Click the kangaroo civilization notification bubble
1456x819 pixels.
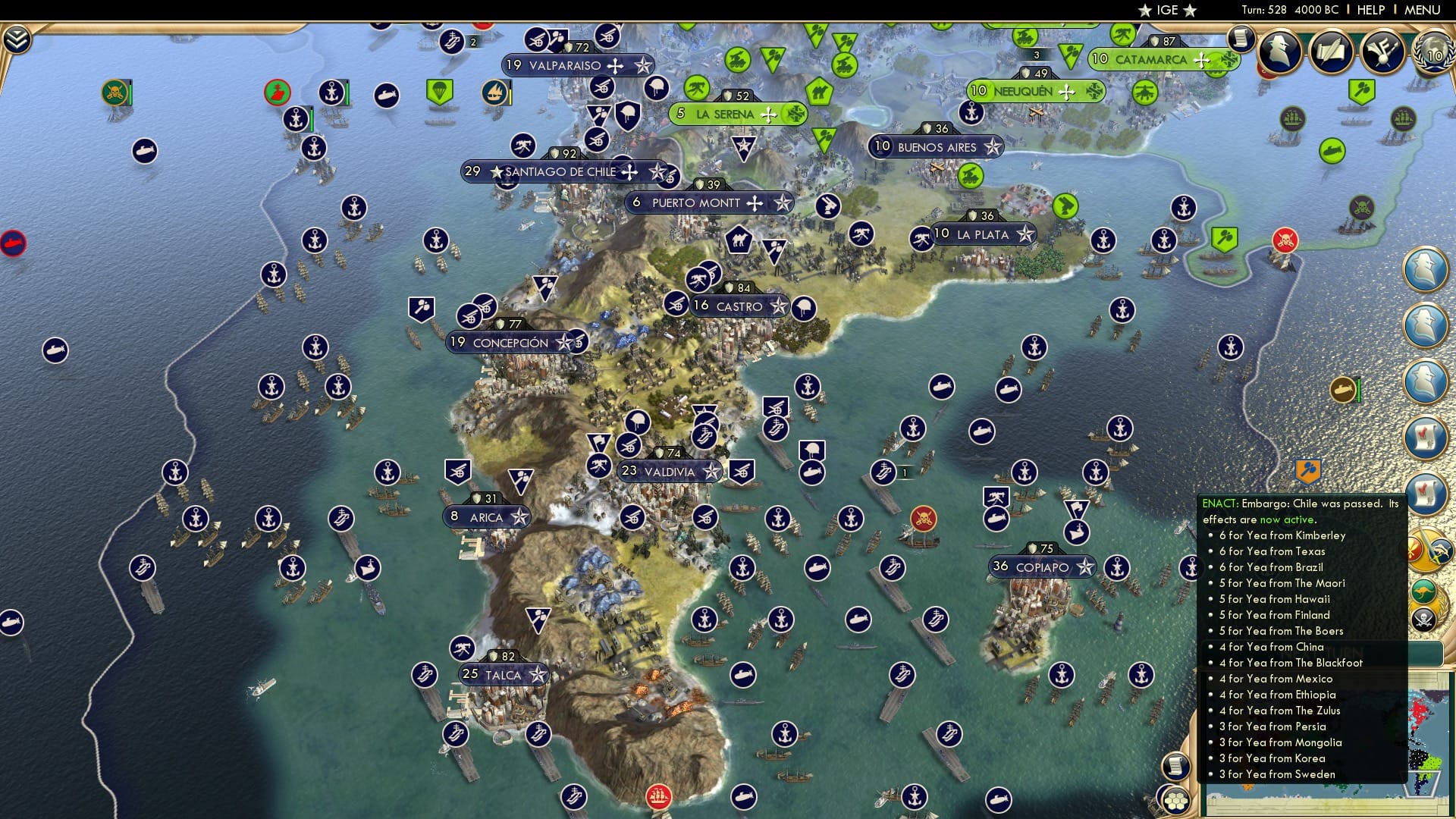click(1423, 591)
